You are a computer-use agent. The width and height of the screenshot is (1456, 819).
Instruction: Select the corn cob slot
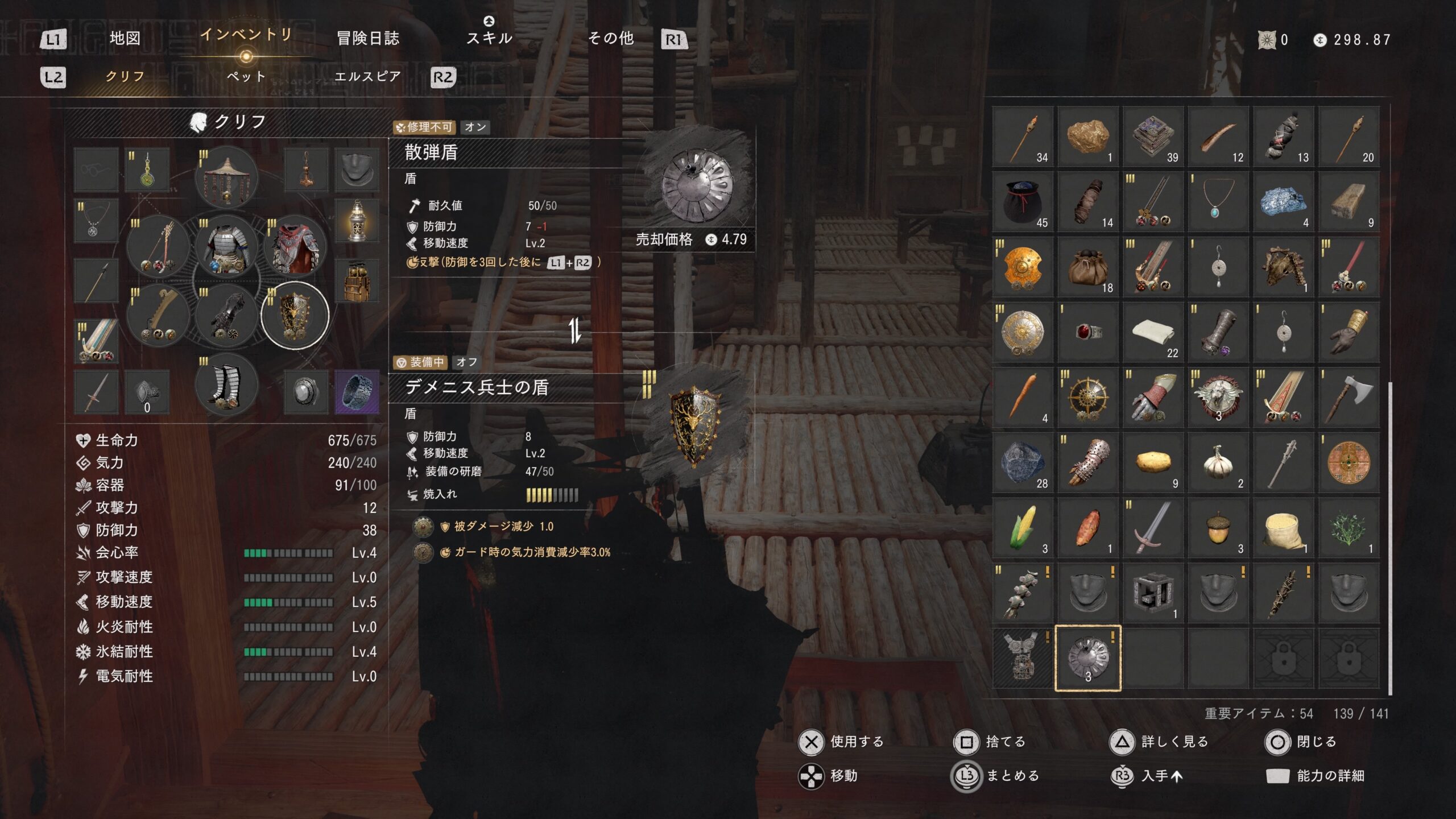1023,527
